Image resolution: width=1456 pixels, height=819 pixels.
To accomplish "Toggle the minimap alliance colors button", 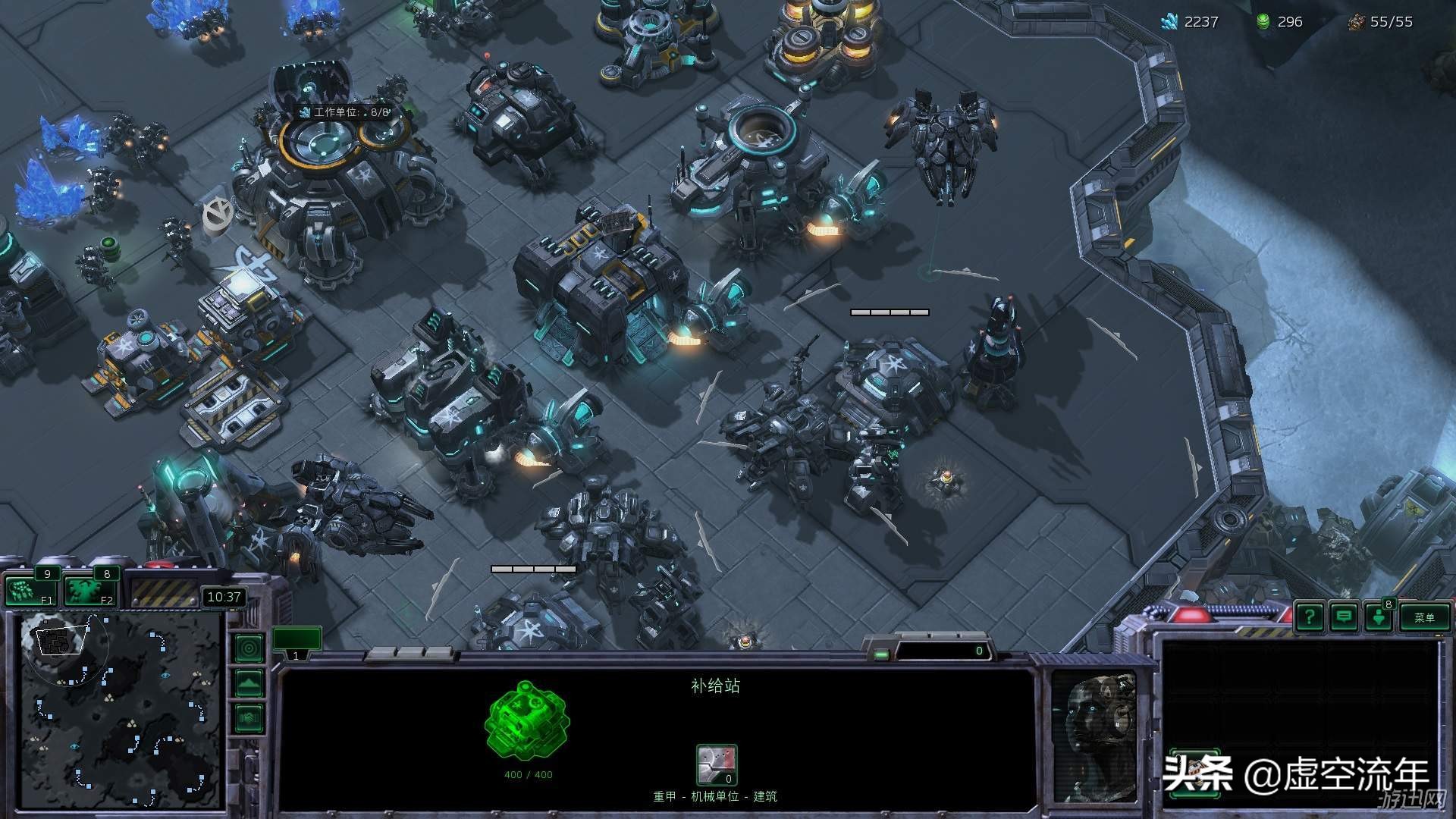I will [249, 717].
